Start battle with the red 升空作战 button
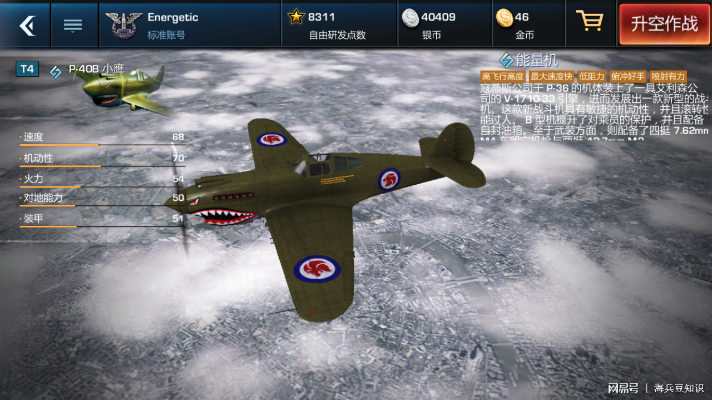The image size is (712, 400). [664, 23]
